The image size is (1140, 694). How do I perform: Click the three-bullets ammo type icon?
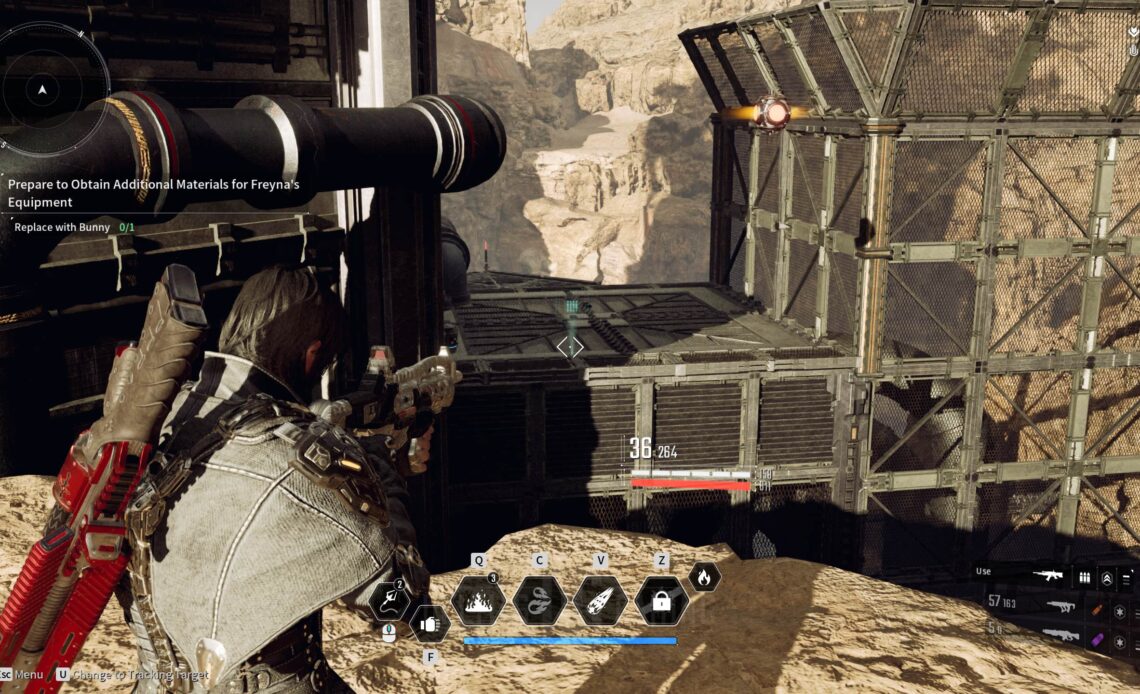coord(1084,578)
